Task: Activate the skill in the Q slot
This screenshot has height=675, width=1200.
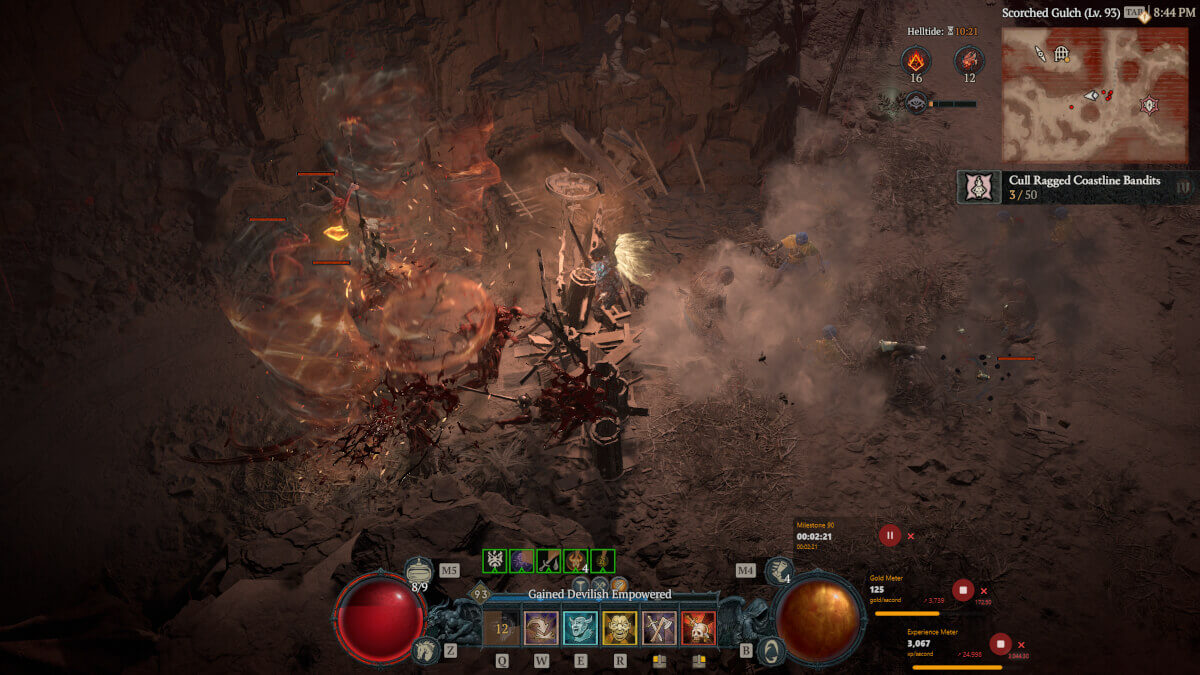Action: 502,628
